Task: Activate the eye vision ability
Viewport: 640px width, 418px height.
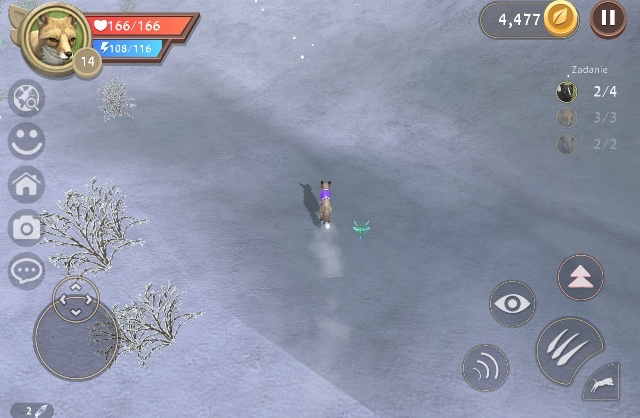Action: [512, 303]
